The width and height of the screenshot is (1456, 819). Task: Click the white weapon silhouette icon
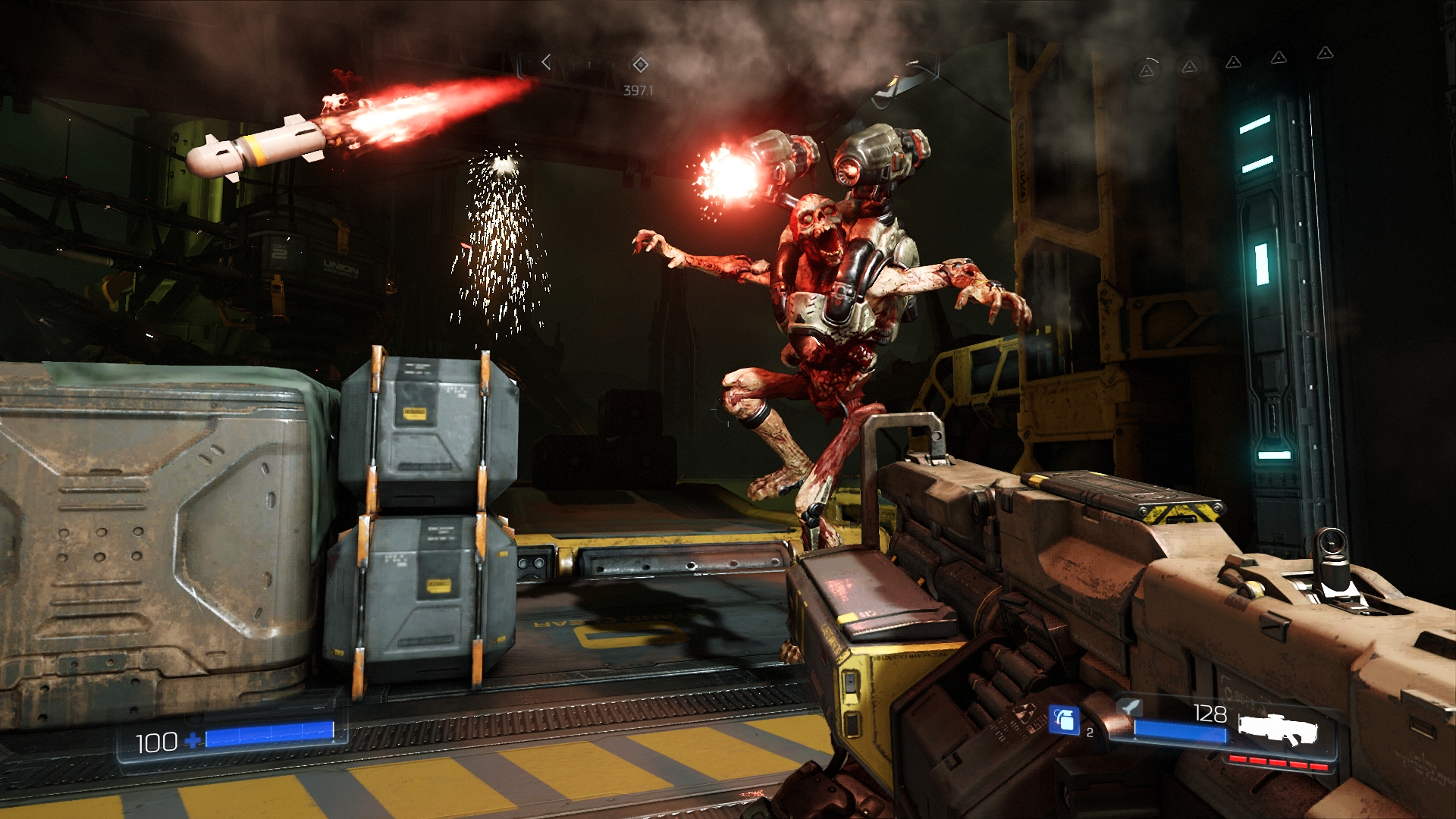1279,729
